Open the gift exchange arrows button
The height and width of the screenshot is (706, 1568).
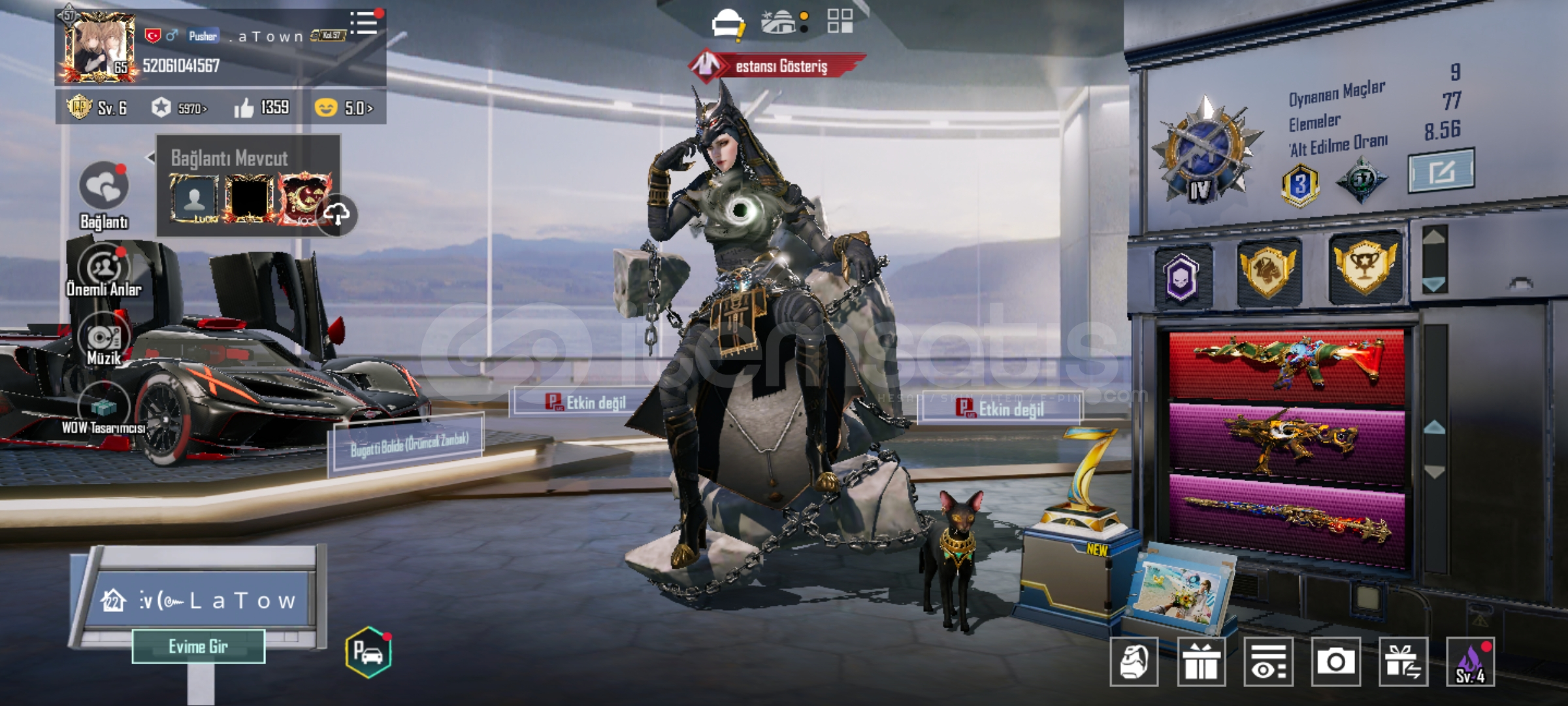pos(1403,662)
